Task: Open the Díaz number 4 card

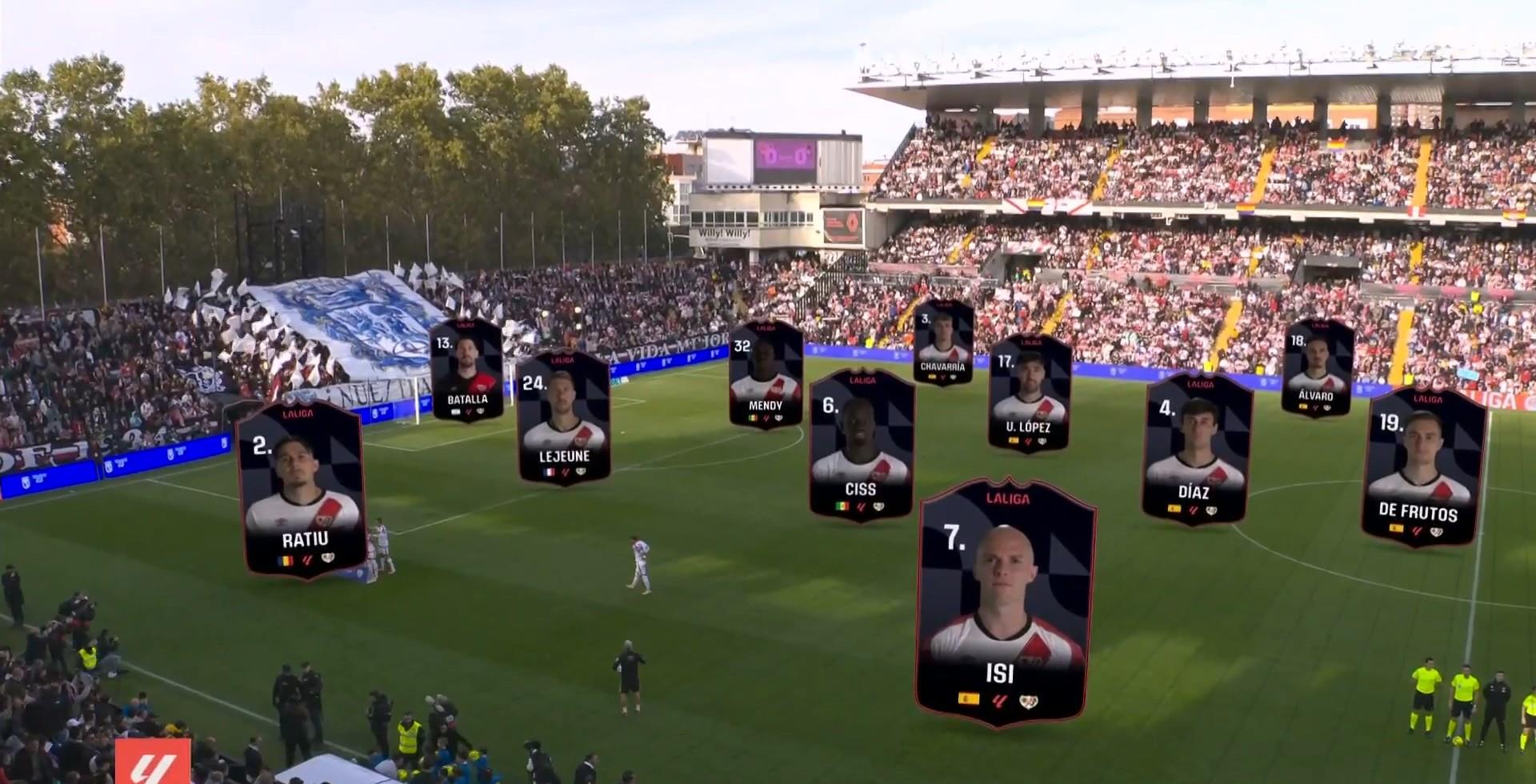Action: tap(1196, 450)
